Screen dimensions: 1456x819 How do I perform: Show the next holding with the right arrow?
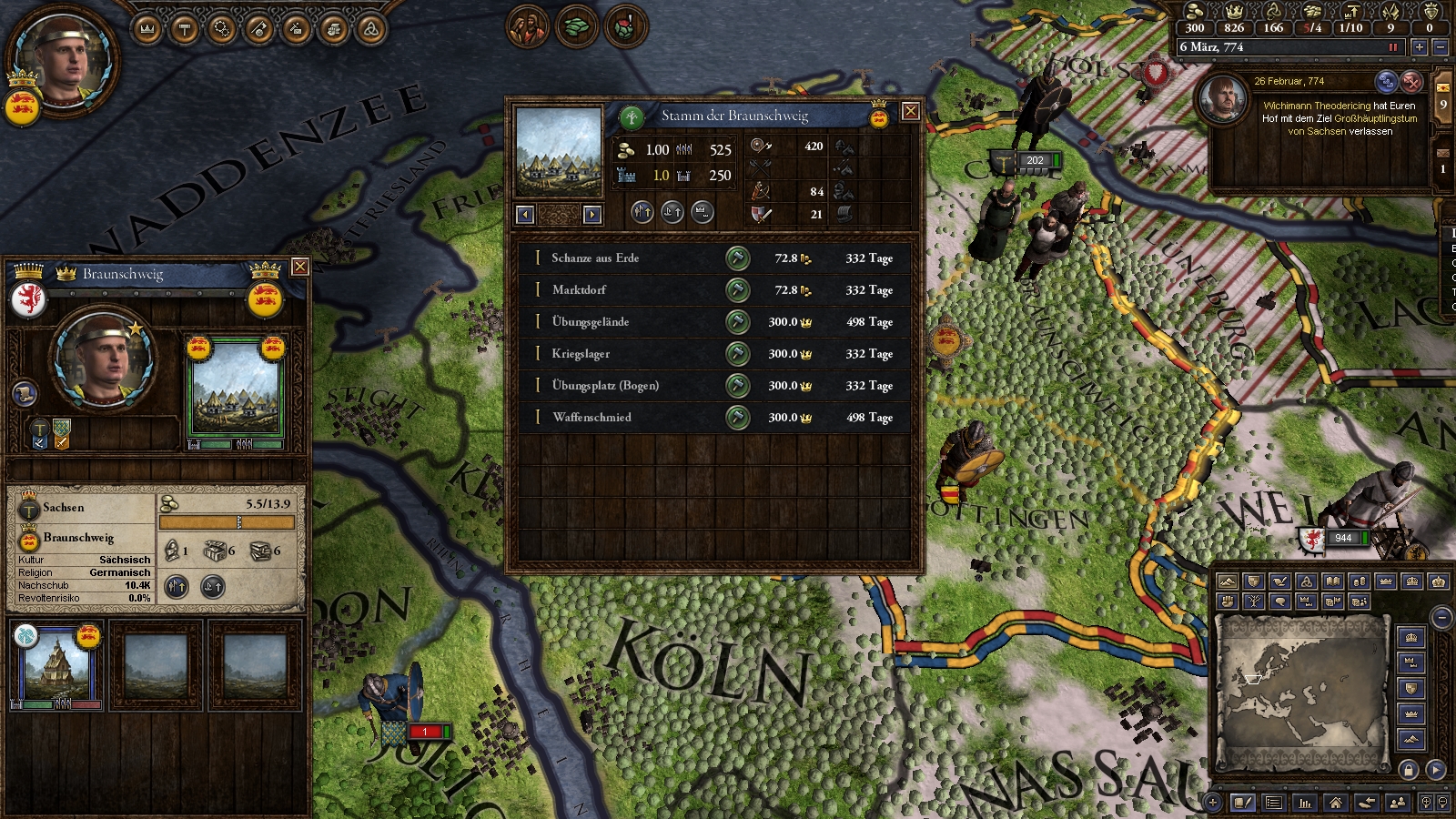(592, 215)
